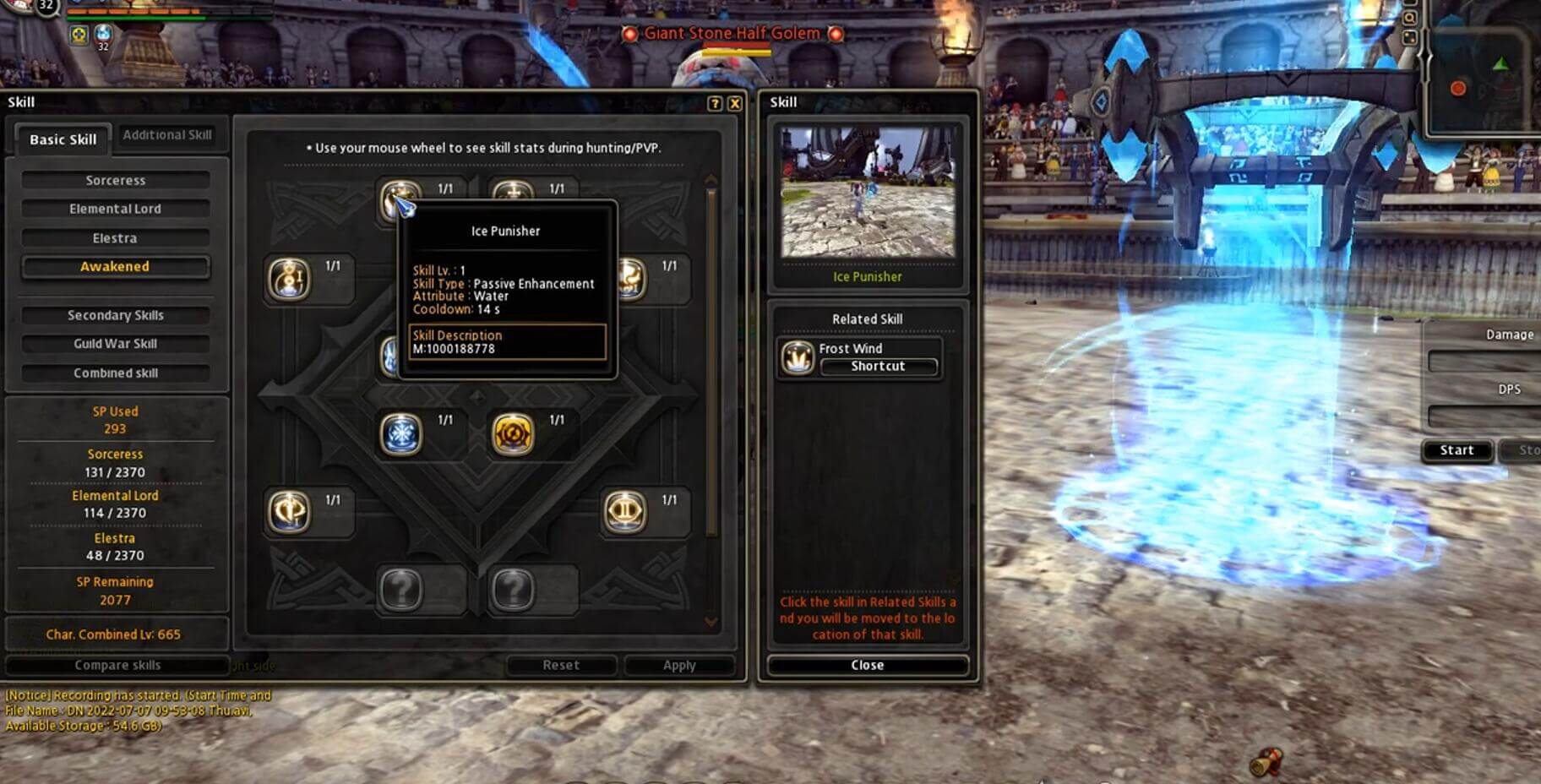Choose the Elestra skill category
Image resolution: width=1541 pixels, height=784 pixels.
[x=116, y=238]
